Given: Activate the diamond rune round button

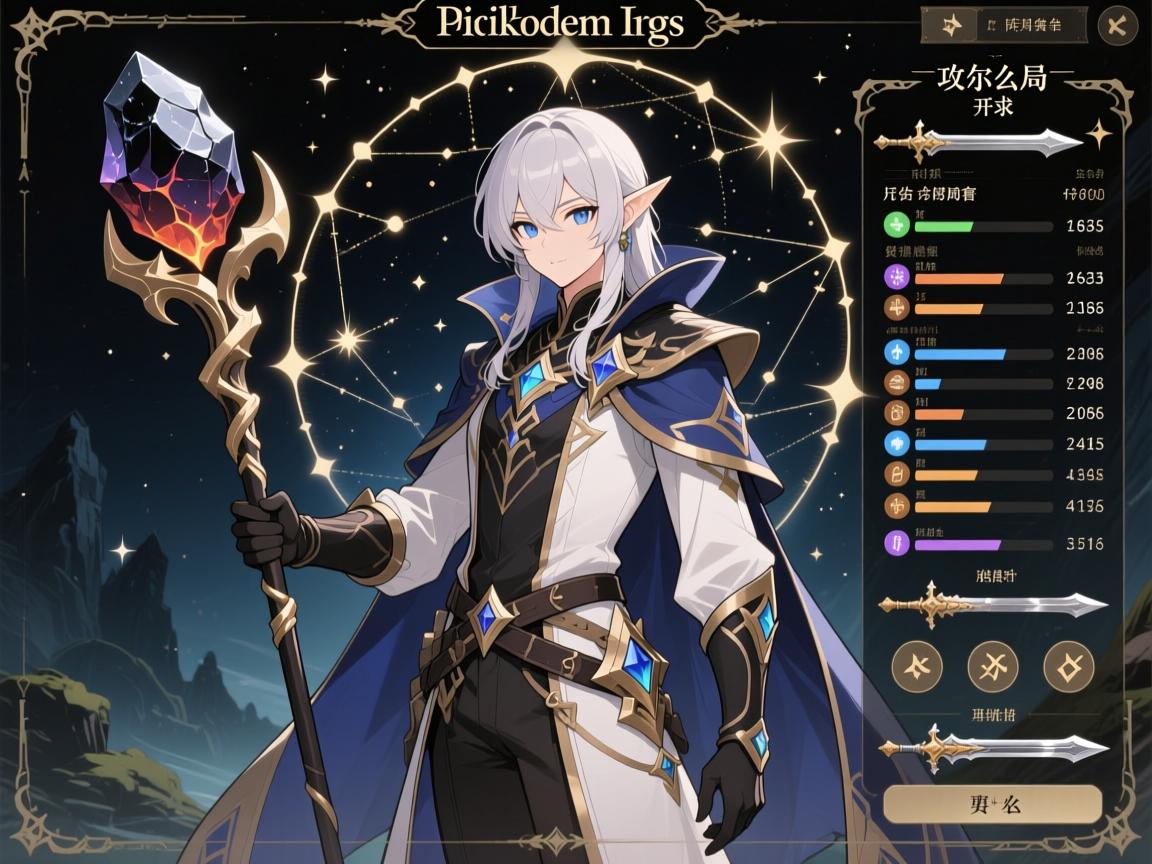Looking at the screenshot, I should pyautogui.click(x=1068, y=666).
